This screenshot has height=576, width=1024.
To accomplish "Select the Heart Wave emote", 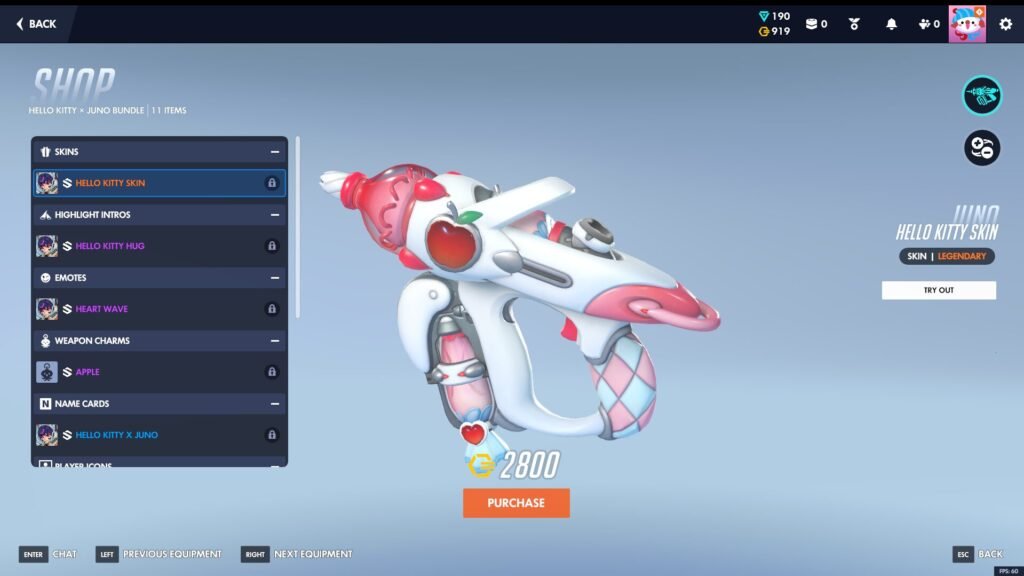I will click(159, 309).
